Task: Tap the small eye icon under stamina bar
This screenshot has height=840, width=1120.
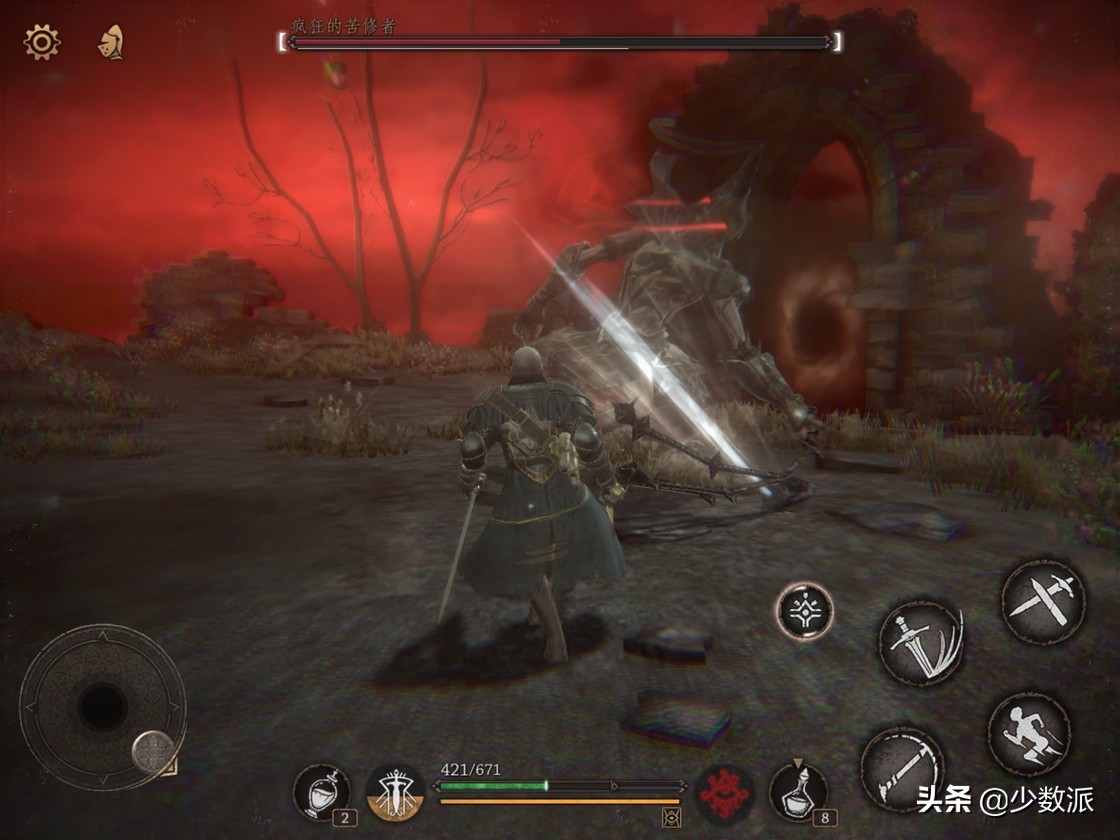Action: 672,818
